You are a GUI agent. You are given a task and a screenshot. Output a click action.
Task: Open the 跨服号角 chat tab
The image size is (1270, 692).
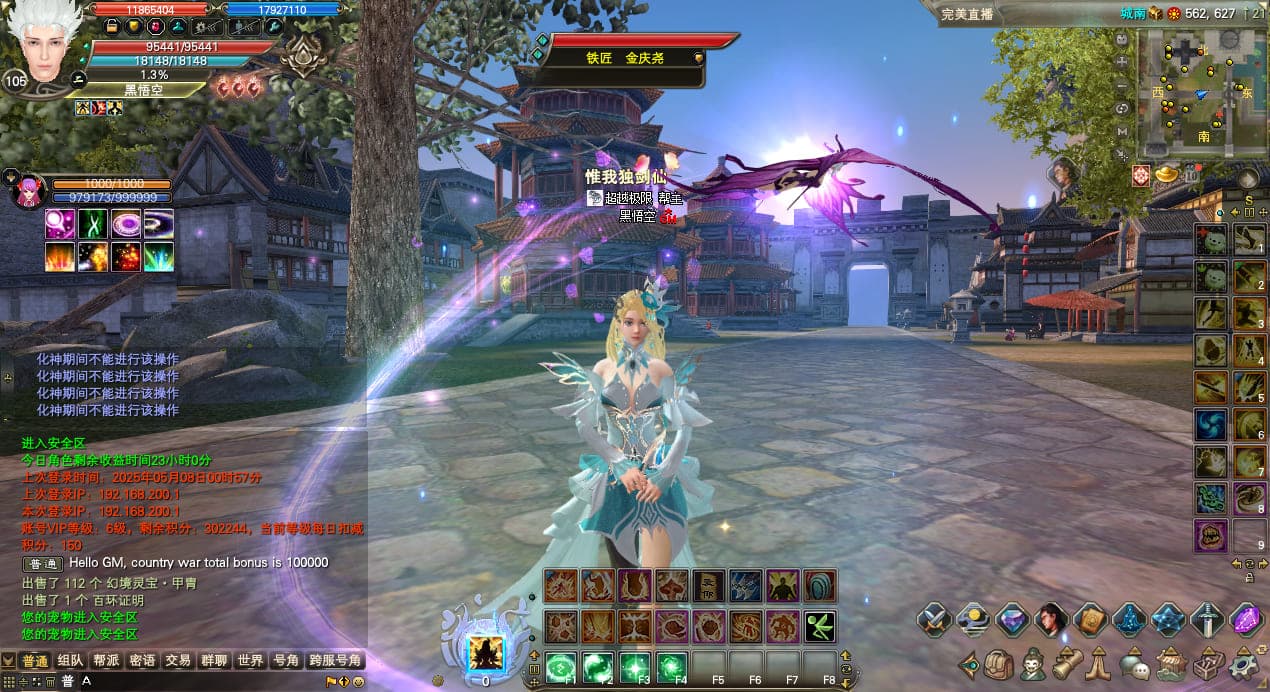pos(335,661)
